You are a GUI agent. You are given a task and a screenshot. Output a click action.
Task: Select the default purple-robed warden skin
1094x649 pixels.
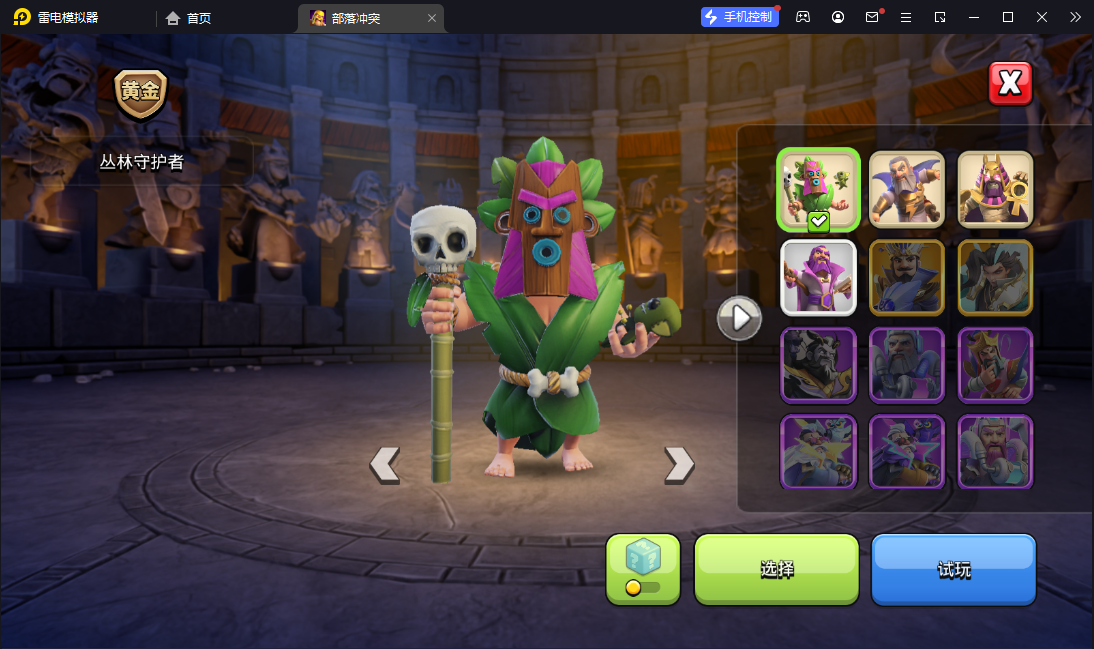818,277
